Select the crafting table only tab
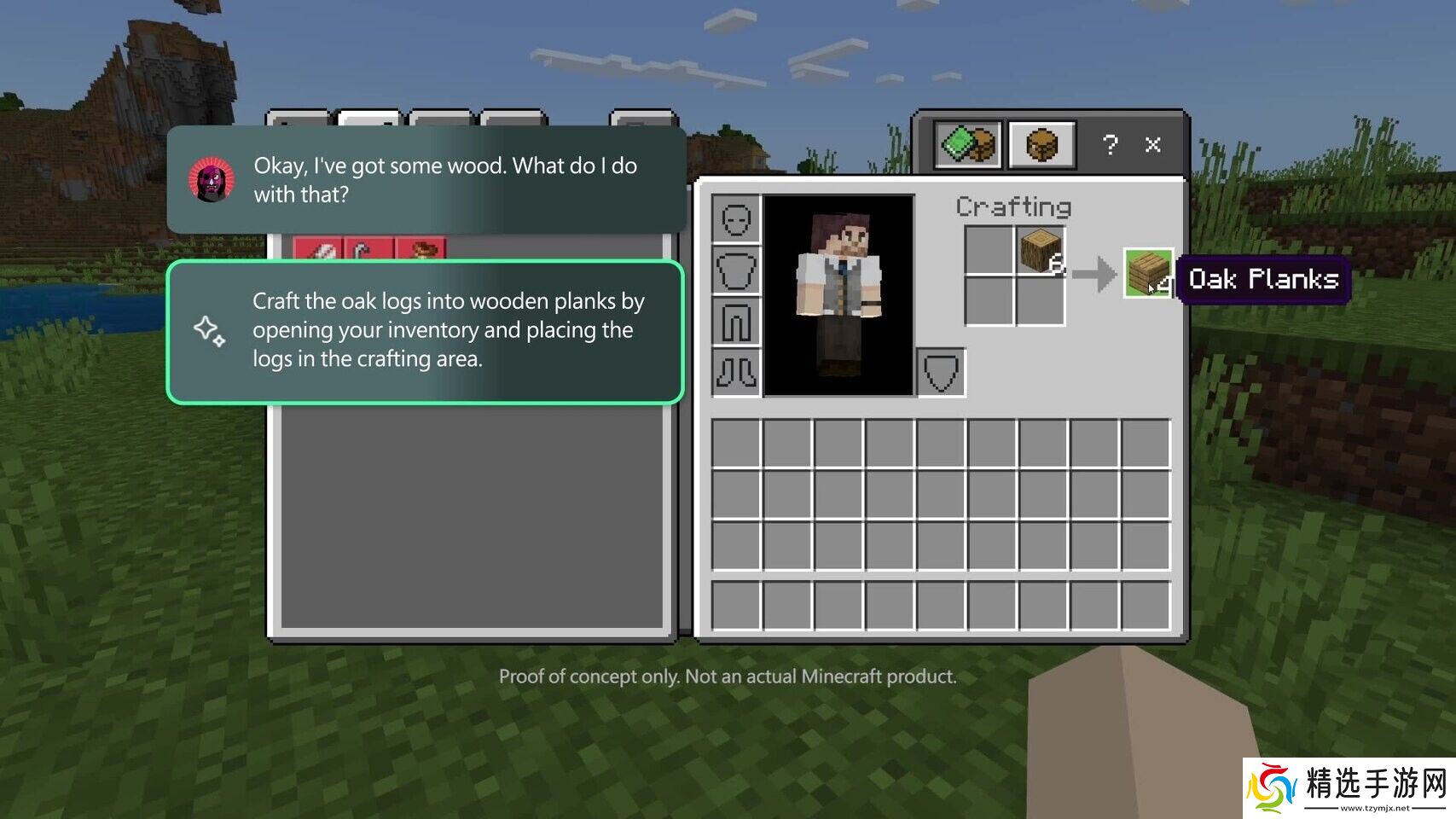 point(1041,144)
